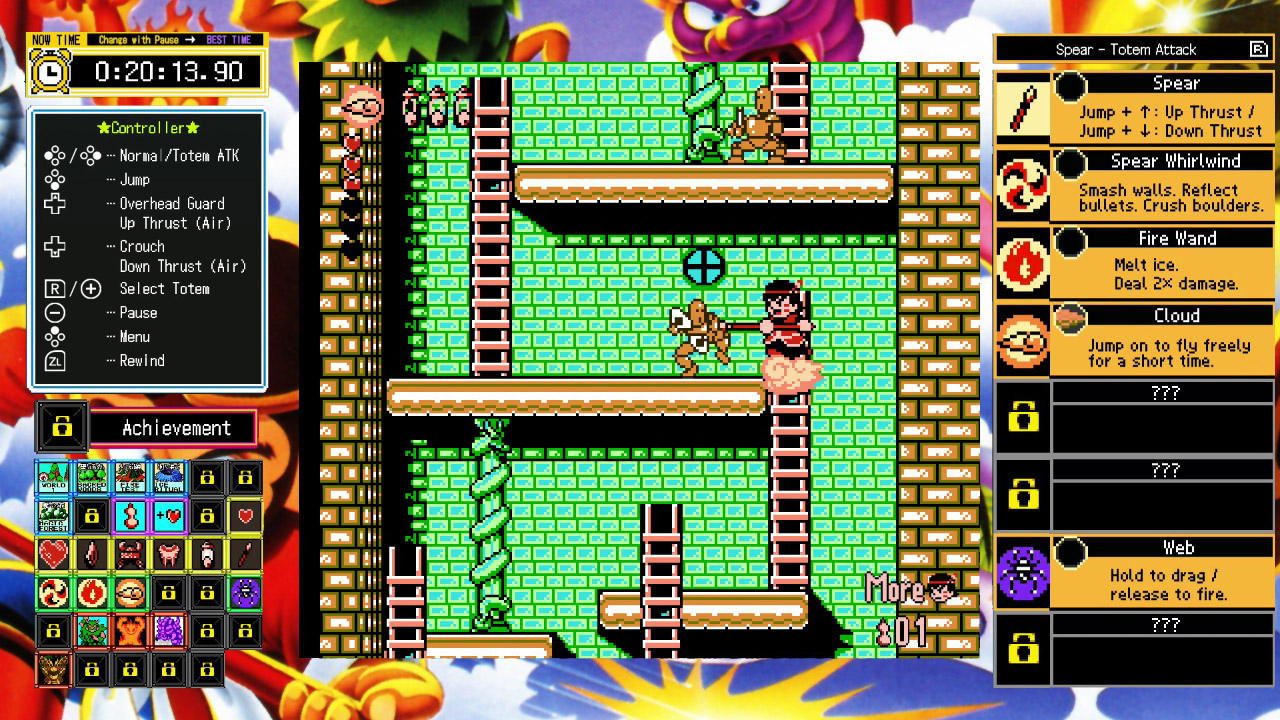Click the R icon in the totem panel header
Viewport: 1280px width, 720px height.
click(x=1258, y=49)
